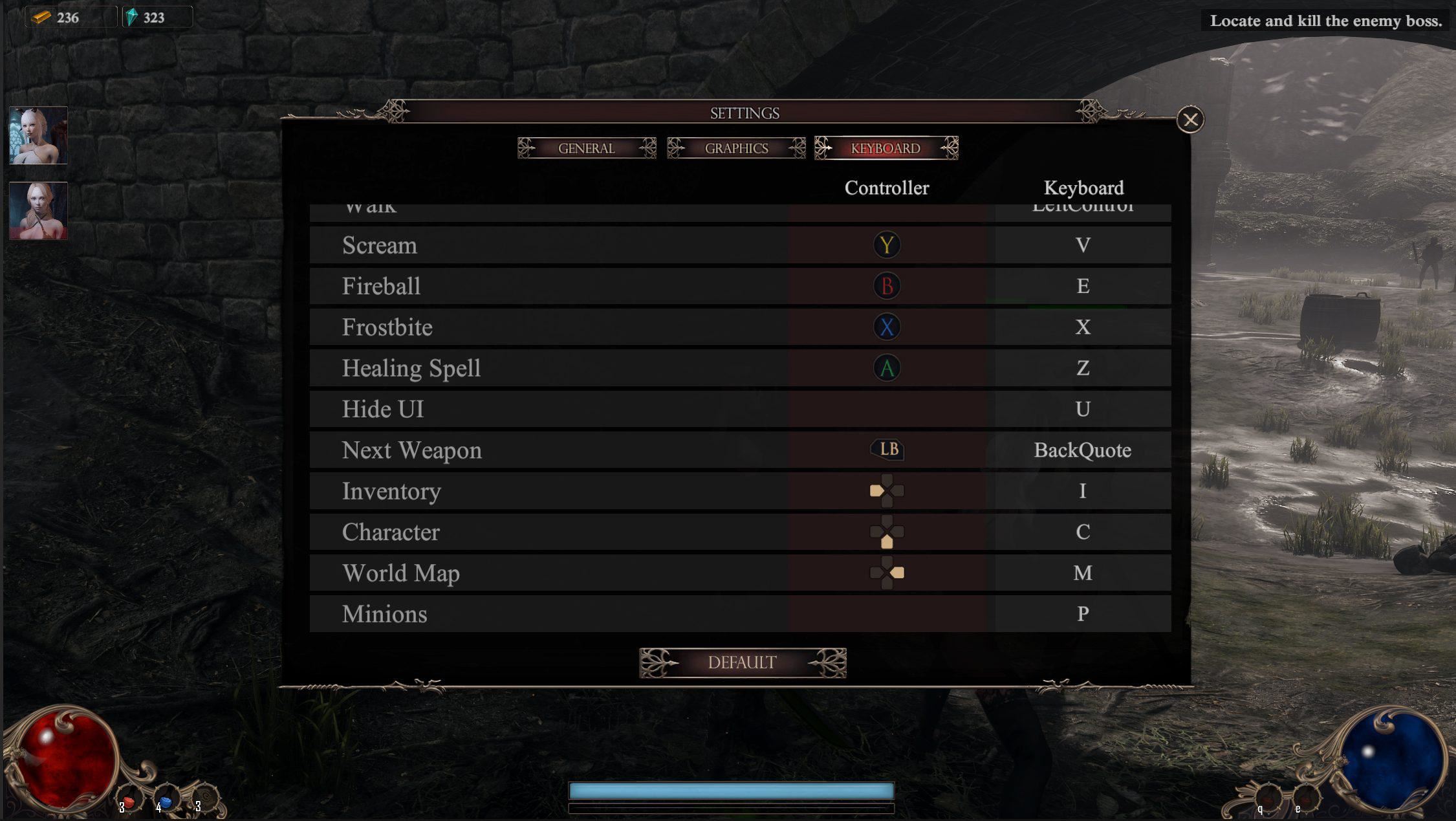Viewport: 1456px width, 821px height.
Task: Change the Hide UI key U
Action: [1082, 409]
